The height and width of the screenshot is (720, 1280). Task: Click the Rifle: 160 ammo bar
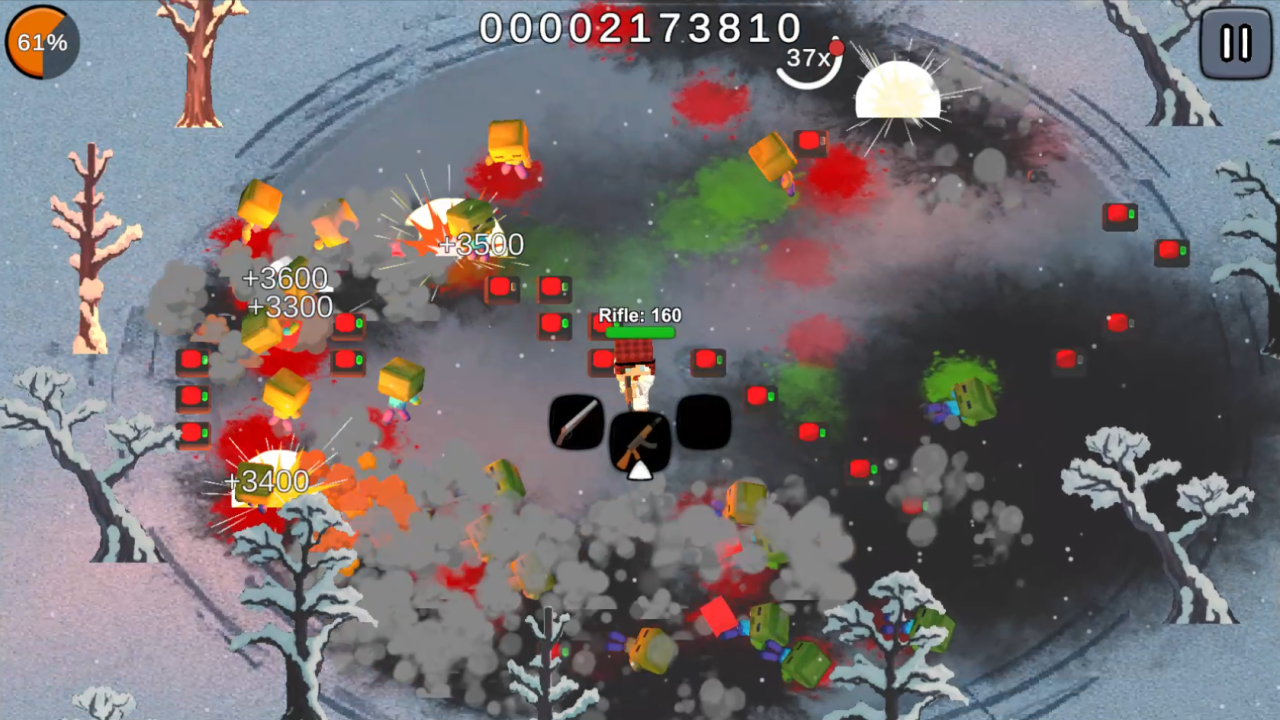click(638, 315)
